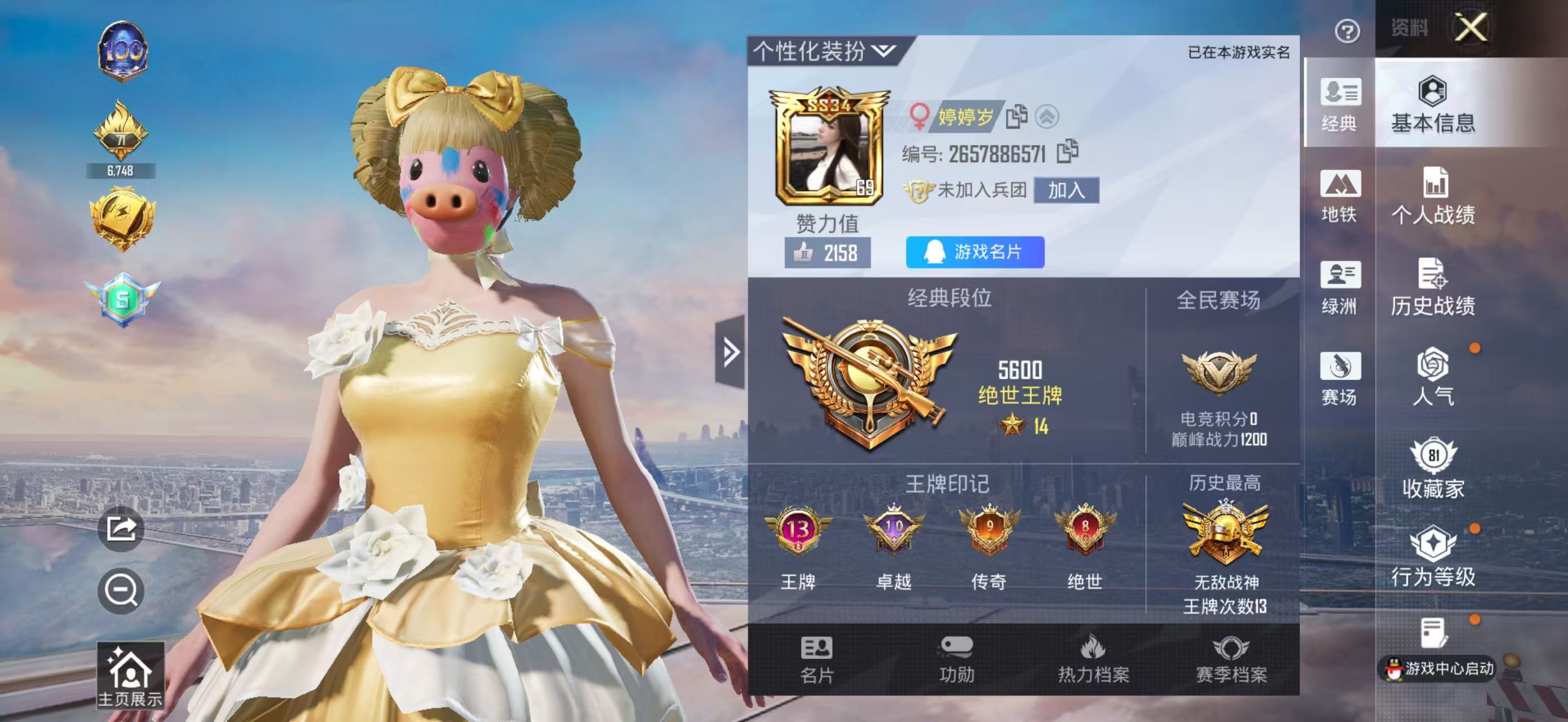Give a like on 2158 thumbs-up button
Viewport: 1568px width, 722px height.
[827, 253]
